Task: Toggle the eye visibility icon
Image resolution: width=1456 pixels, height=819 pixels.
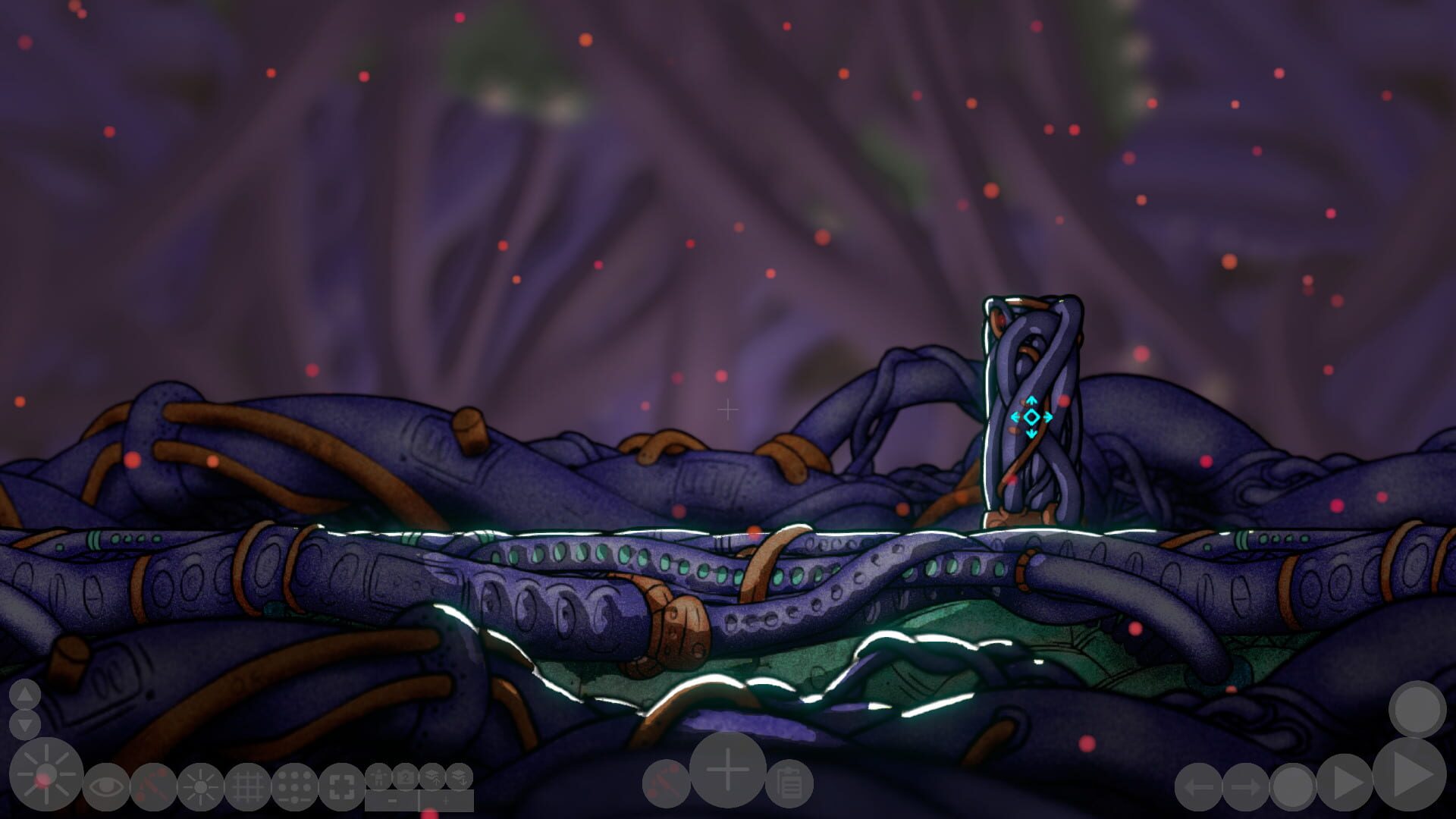Action: click(106, 787)
